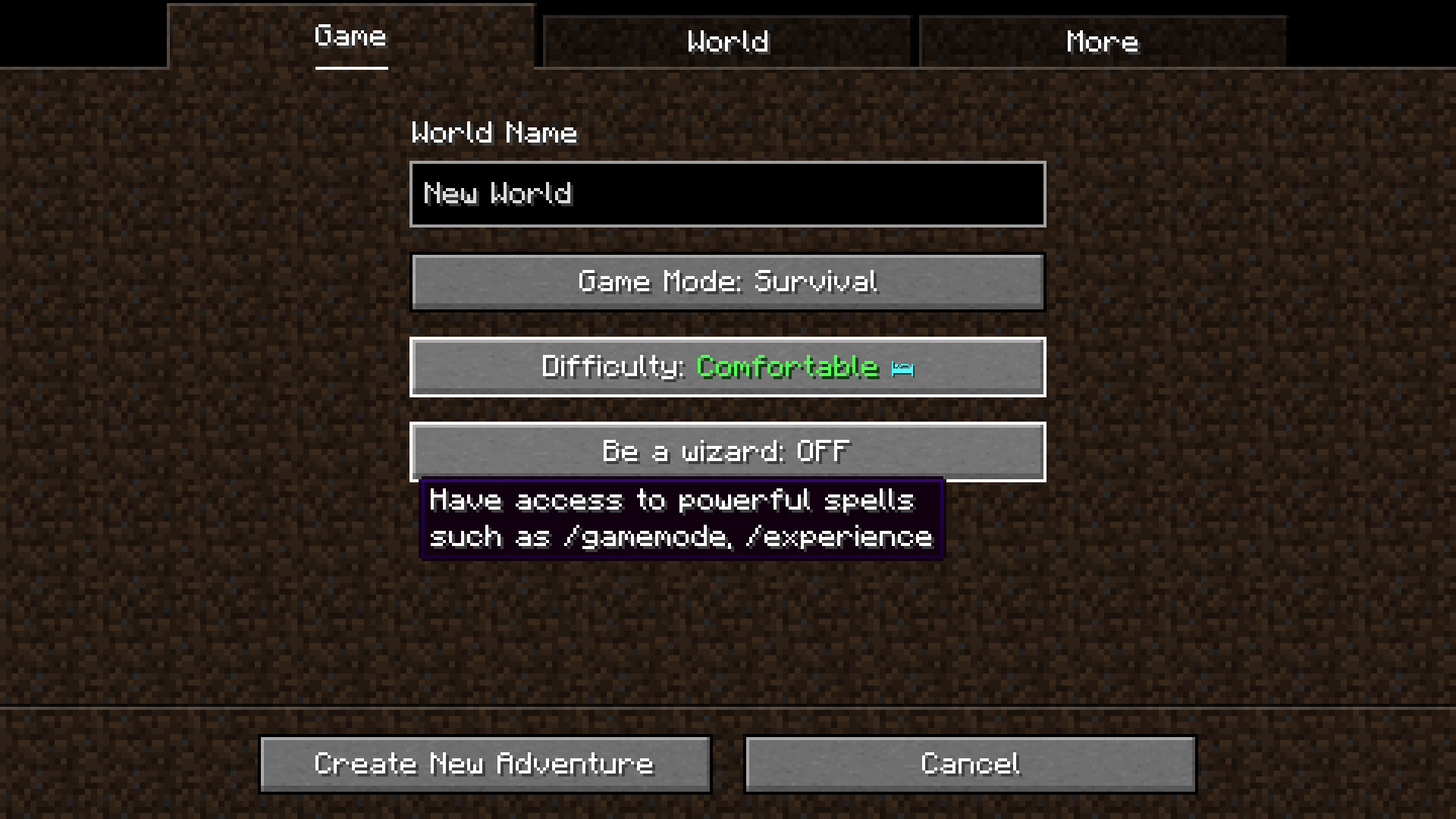
Task: Switch to the World tab
Action: (x=727, y=42)
